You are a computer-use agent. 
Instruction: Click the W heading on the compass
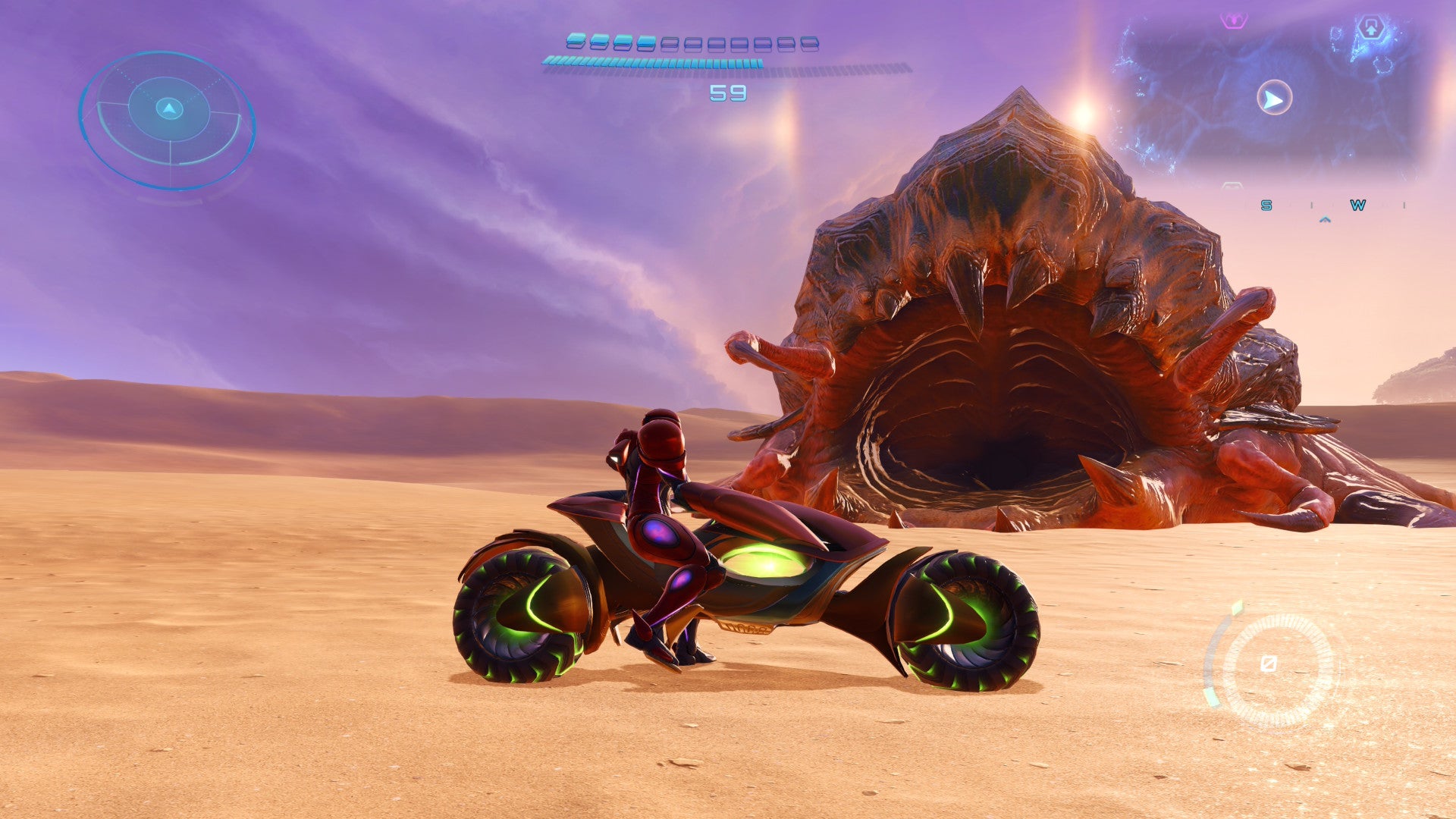tap(1357, 205)
